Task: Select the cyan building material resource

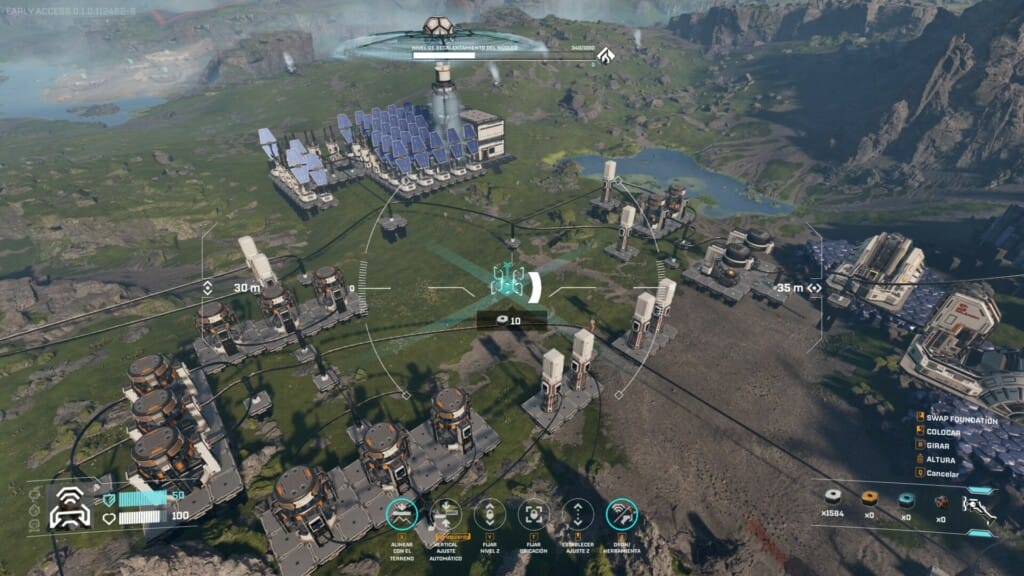Action: [x=906, y=498]
